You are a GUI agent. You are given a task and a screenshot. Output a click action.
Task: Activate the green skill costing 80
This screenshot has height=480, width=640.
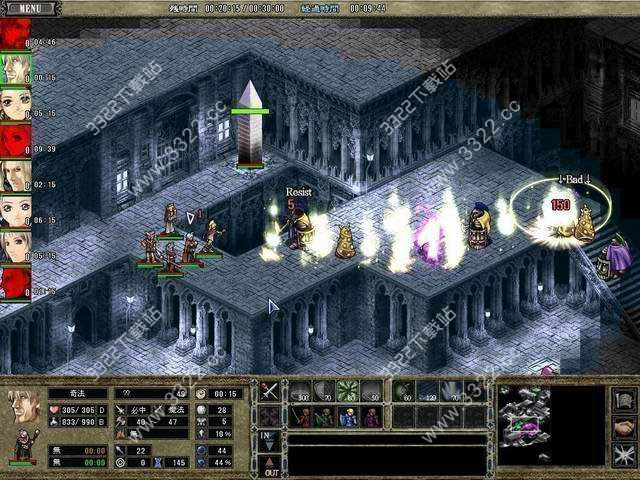347,391
